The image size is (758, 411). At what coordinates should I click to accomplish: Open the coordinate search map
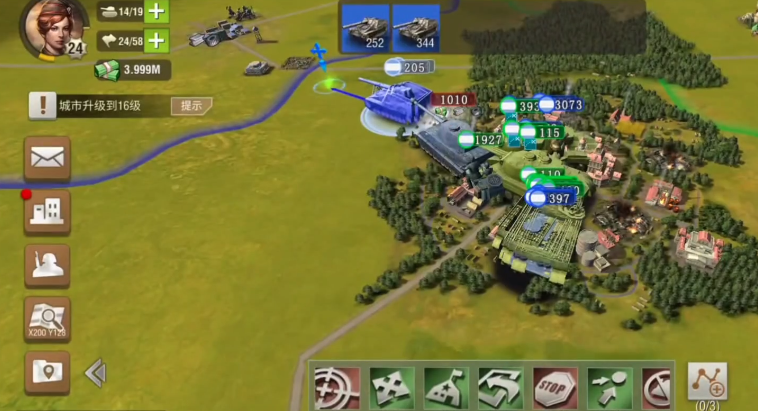(x=47, y=319)
